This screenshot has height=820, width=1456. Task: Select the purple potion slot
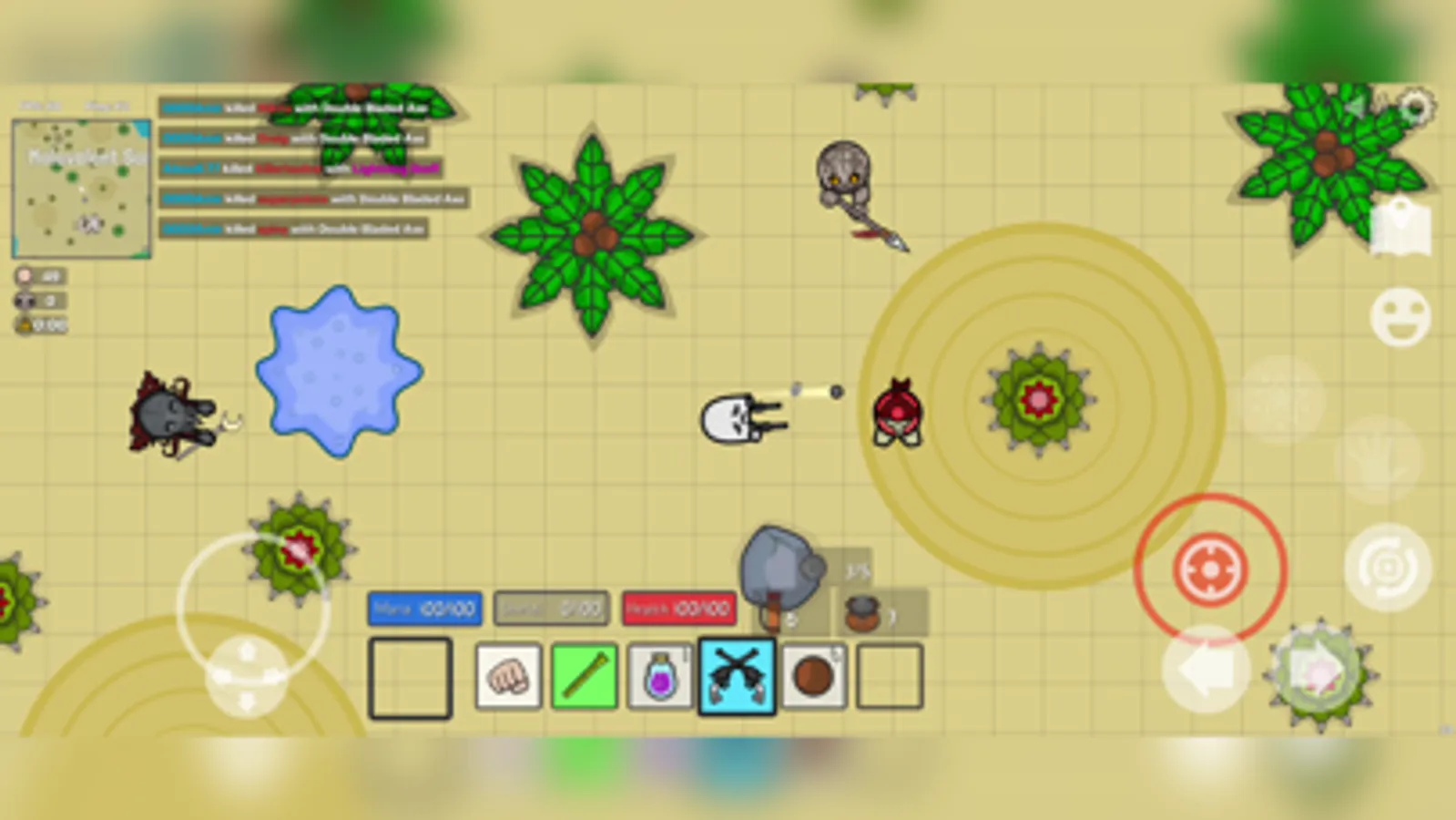pyautogui.click(x=660, y=674)
